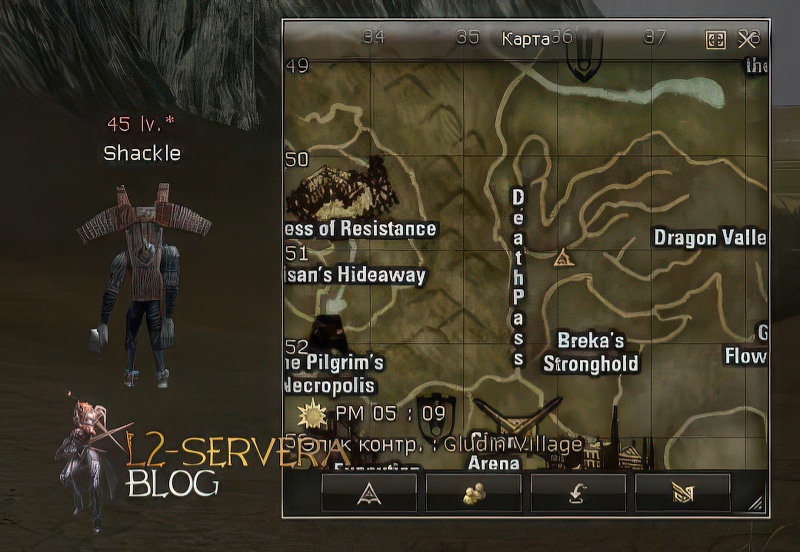Click the curved arrow map button
Image resolution: width=800 pixels, height=552 pixels.
tap(578, 492)
